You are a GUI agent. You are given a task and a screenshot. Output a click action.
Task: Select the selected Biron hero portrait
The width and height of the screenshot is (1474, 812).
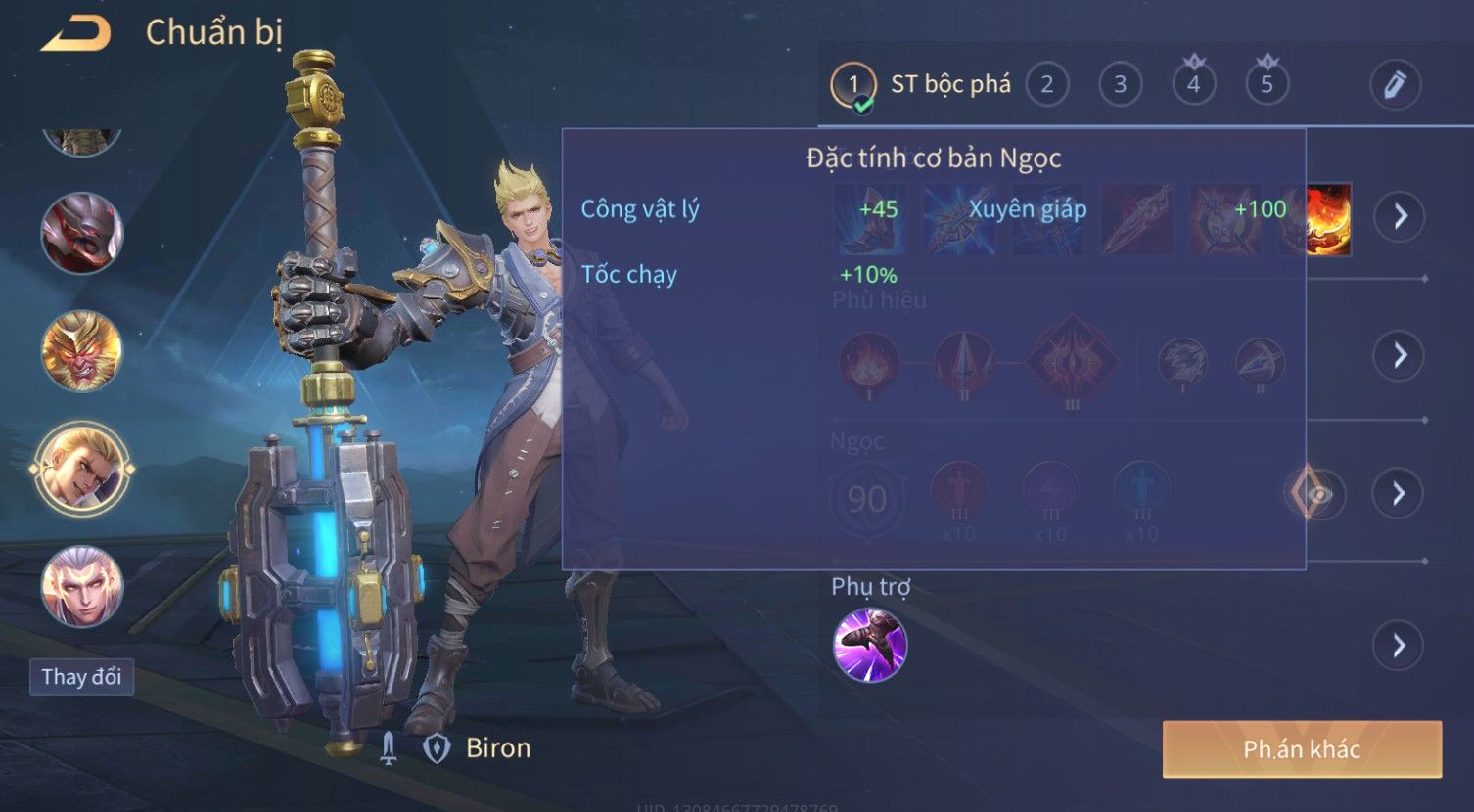tap(82, 469)
